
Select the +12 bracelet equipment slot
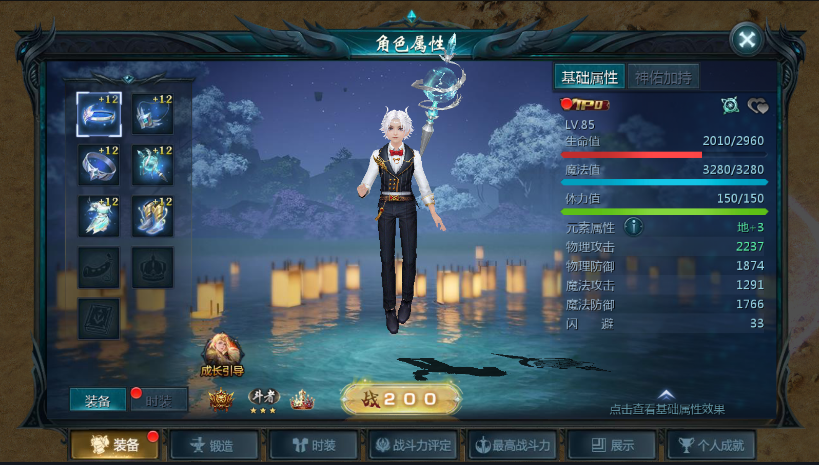(99, 114)
